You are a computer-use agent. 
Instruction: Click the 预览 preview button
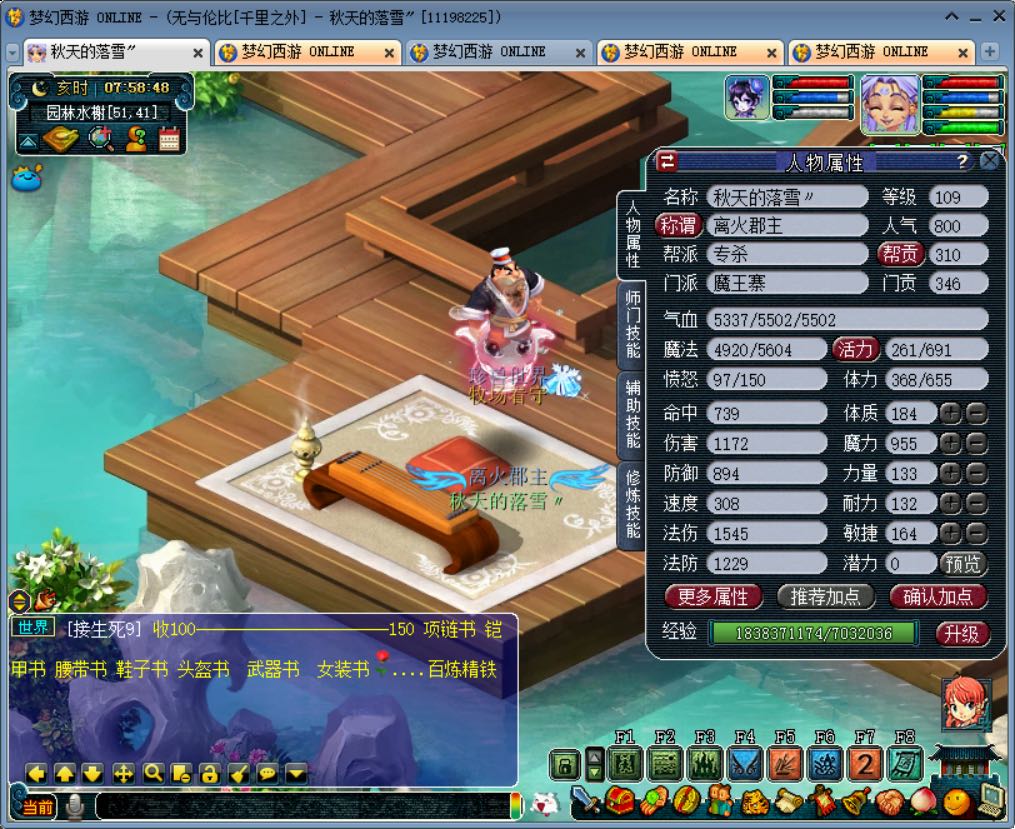coord(963,563)
